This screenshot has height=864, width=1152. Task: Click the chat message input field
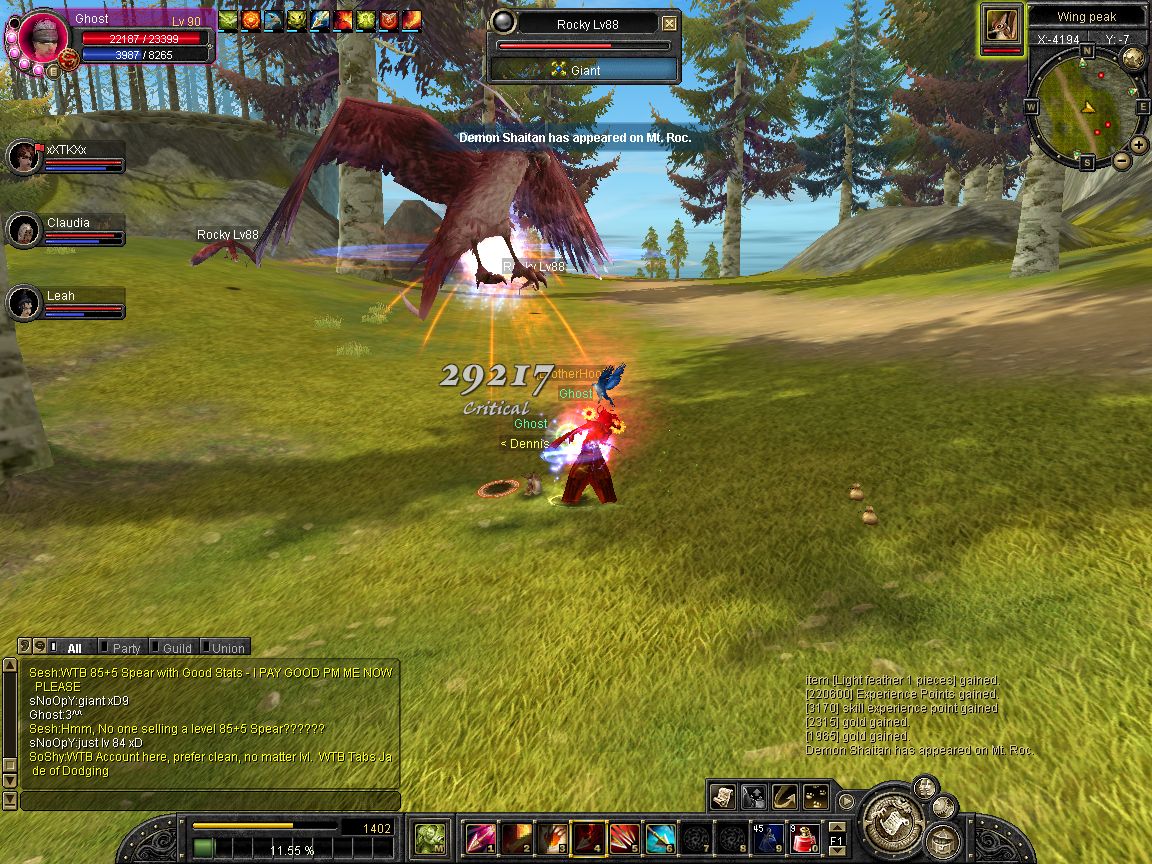pos(210,801)
